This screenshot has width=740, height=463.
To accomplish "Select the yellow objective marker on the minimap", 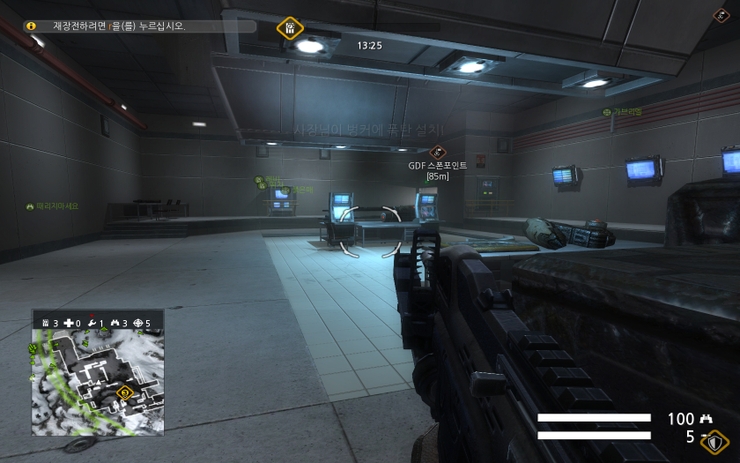I will [x=125, y=392].
